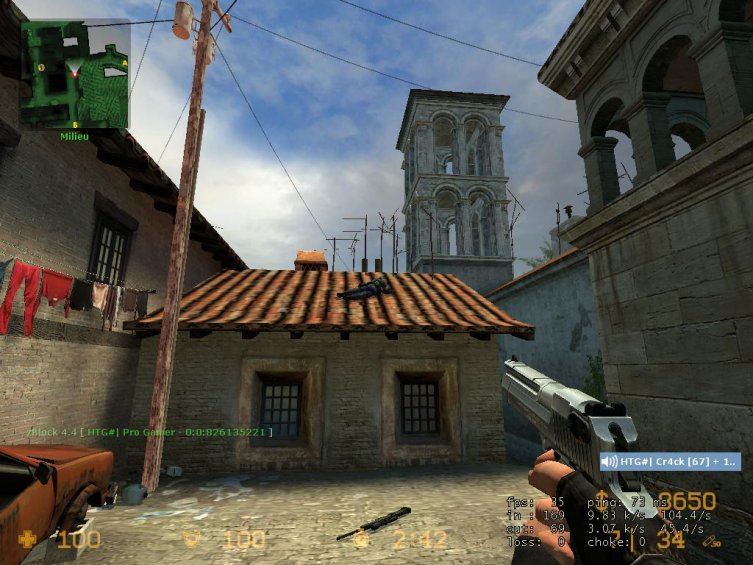Click the round timer clock icon
Viewport: 753px width, 565px height.
click(362, 541)
